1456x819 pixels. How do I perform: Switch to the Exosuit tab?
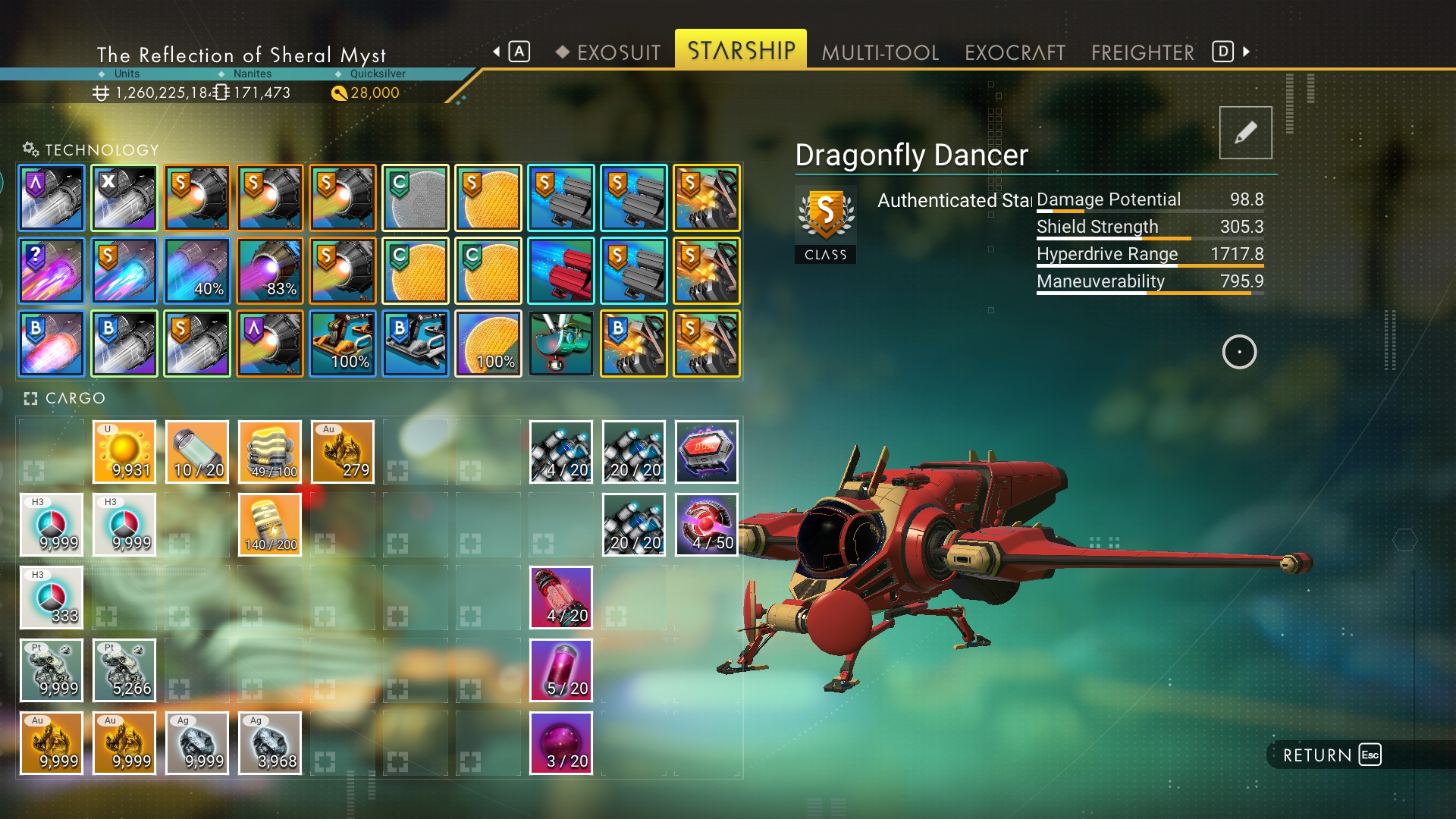coord(618,52)
